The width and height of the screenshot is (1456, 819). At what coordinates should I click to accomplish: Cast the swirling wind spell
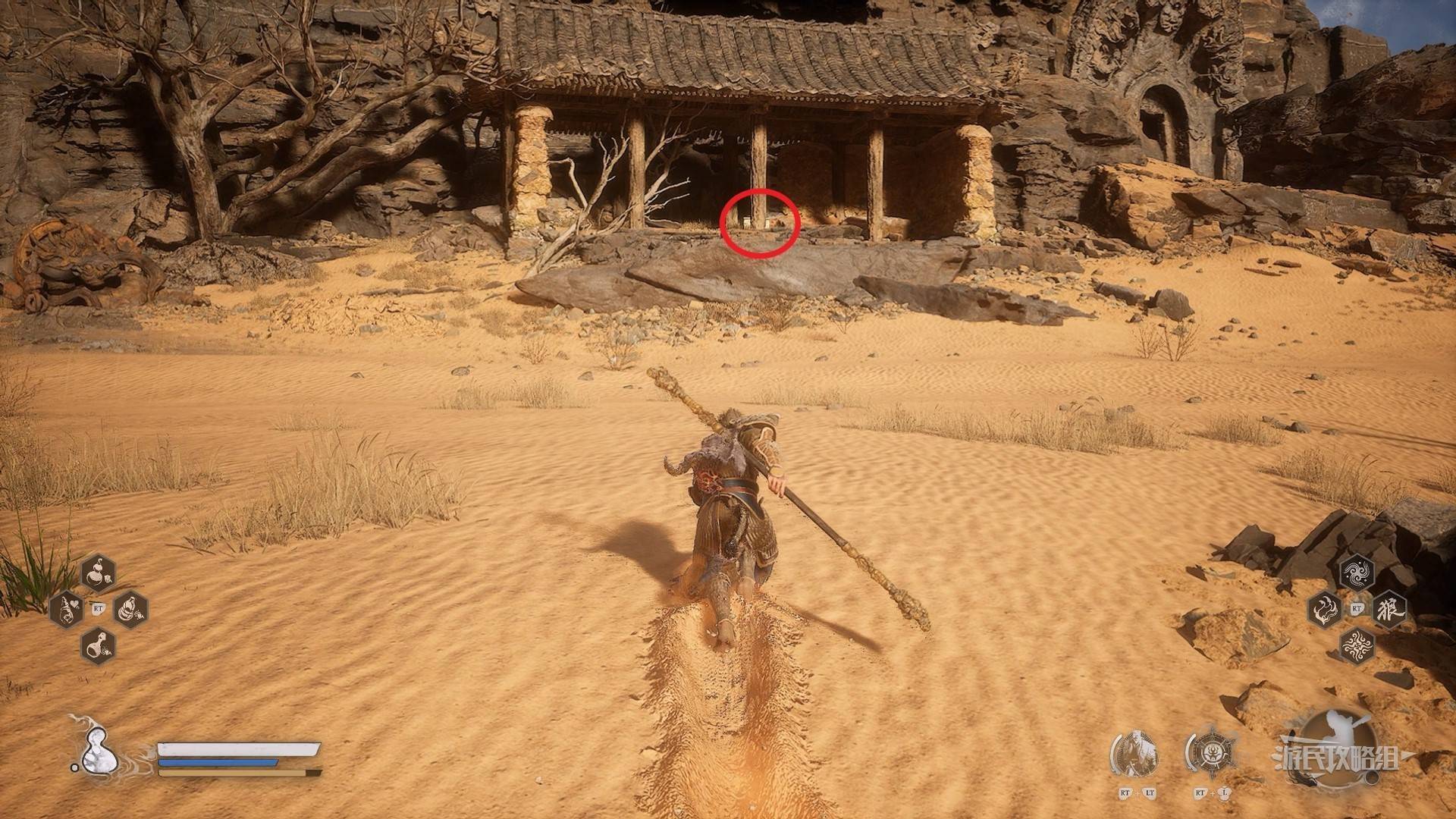click(1357, 572)
